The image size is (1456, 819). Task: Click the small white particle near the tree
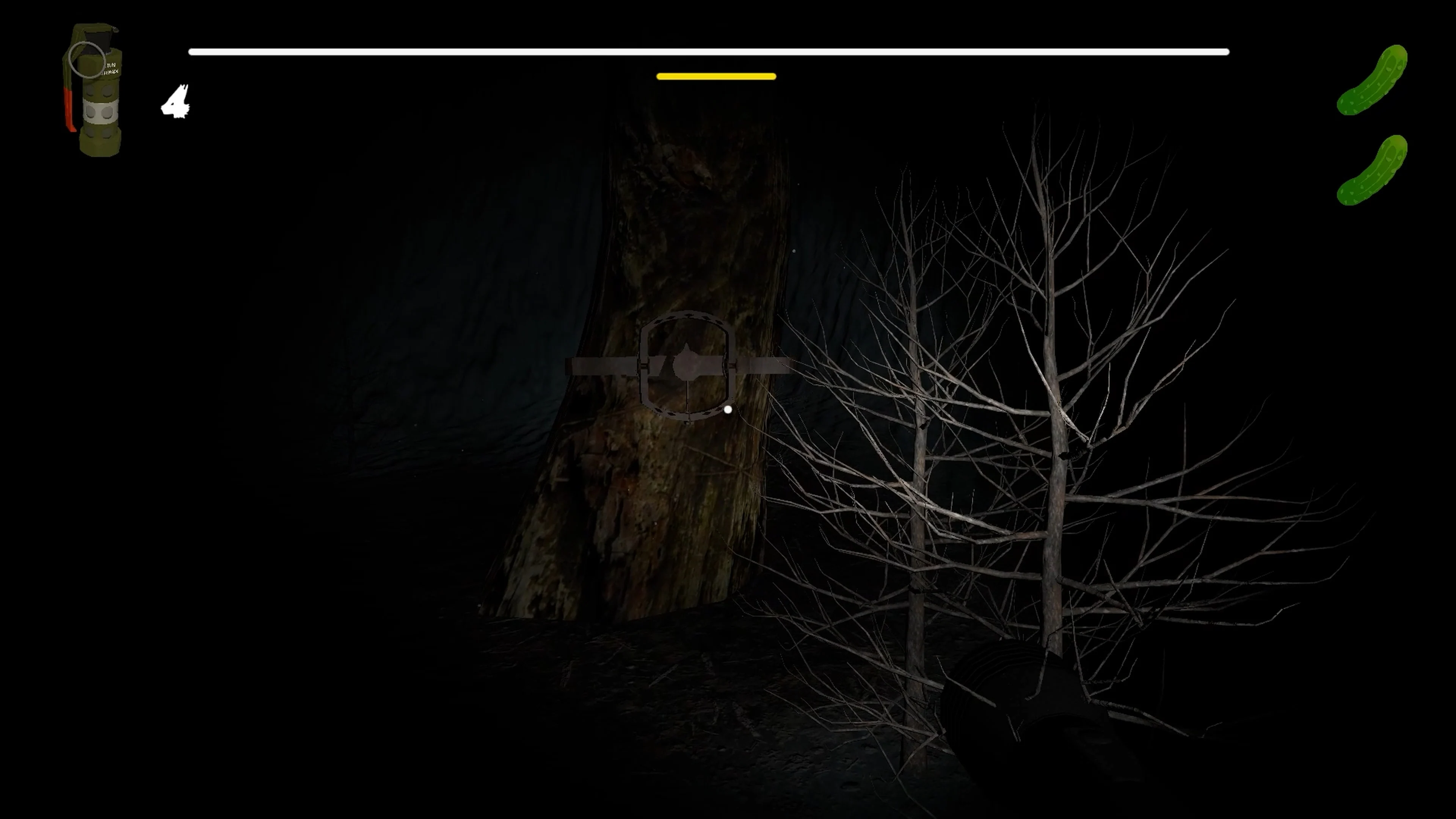[795, 251]
